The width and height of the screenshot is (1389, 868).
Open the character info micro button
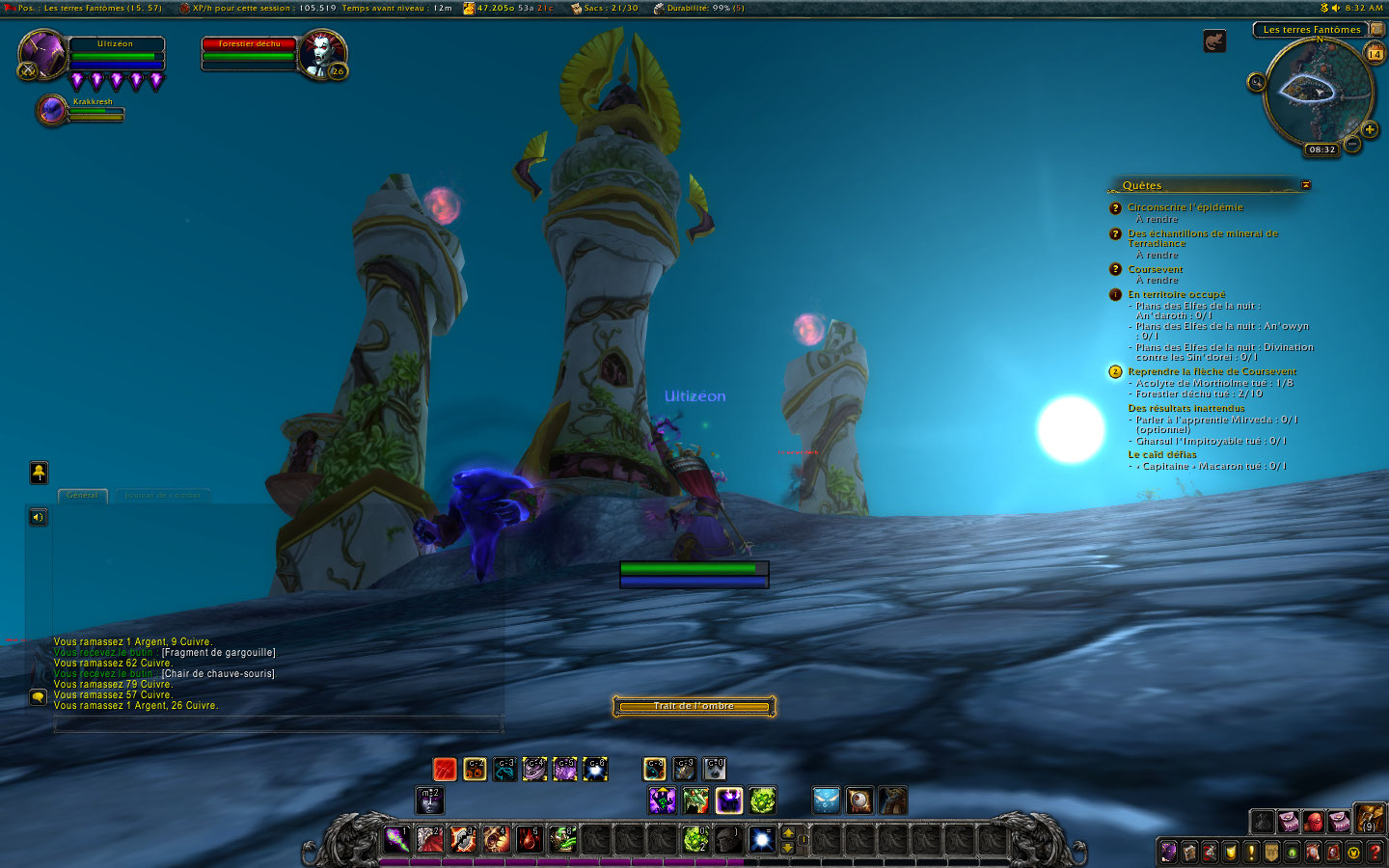[1168, 853]
